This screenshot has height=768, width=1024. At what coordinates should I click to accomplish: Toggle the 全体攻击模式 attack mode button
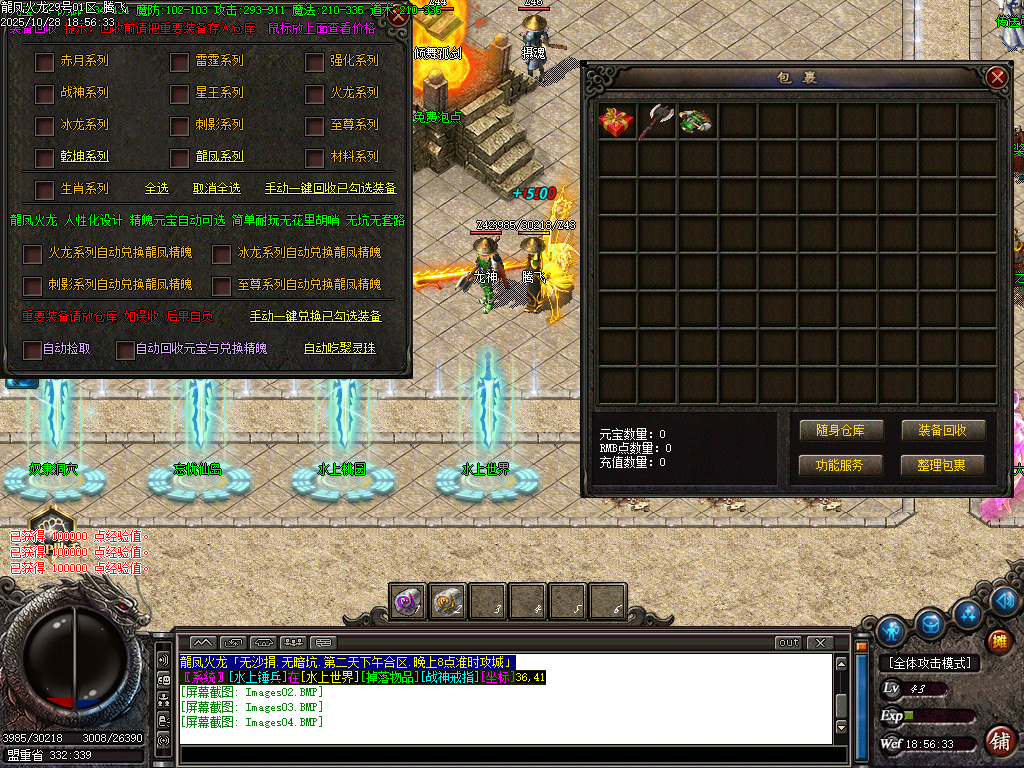click(929, 663)
